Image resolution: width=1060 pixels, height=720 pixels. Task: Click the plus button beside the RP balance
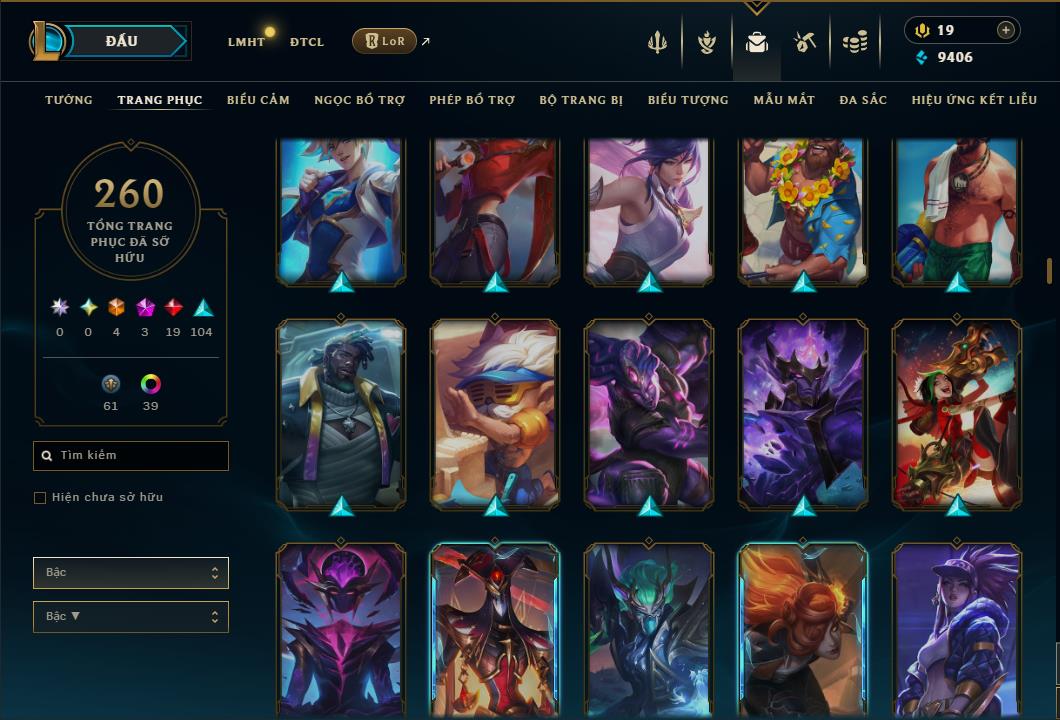[1005, 30]
